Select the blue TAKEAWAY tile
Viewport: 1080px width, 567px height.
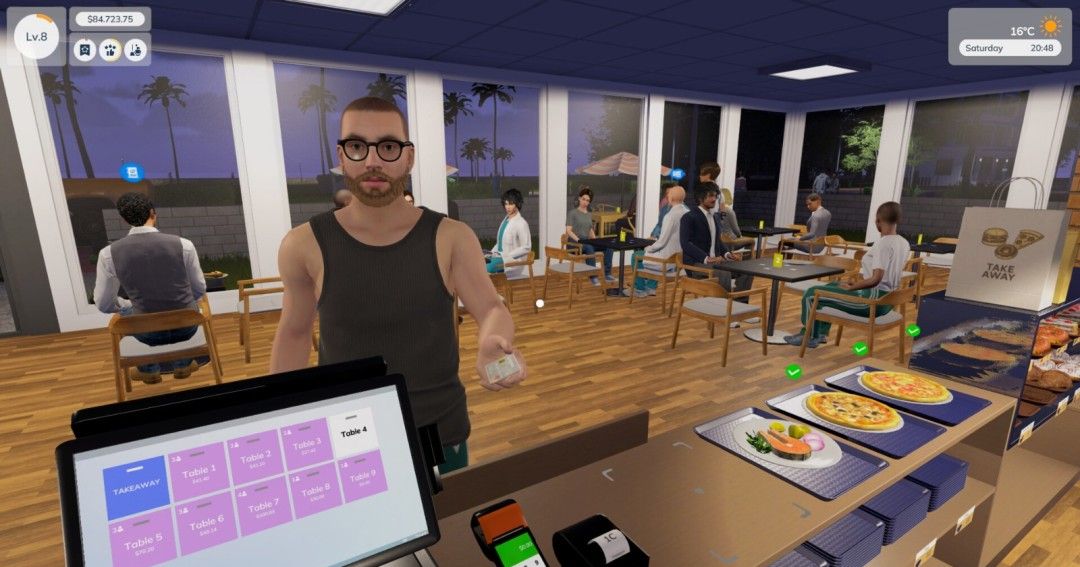click(x=136, y=487)
